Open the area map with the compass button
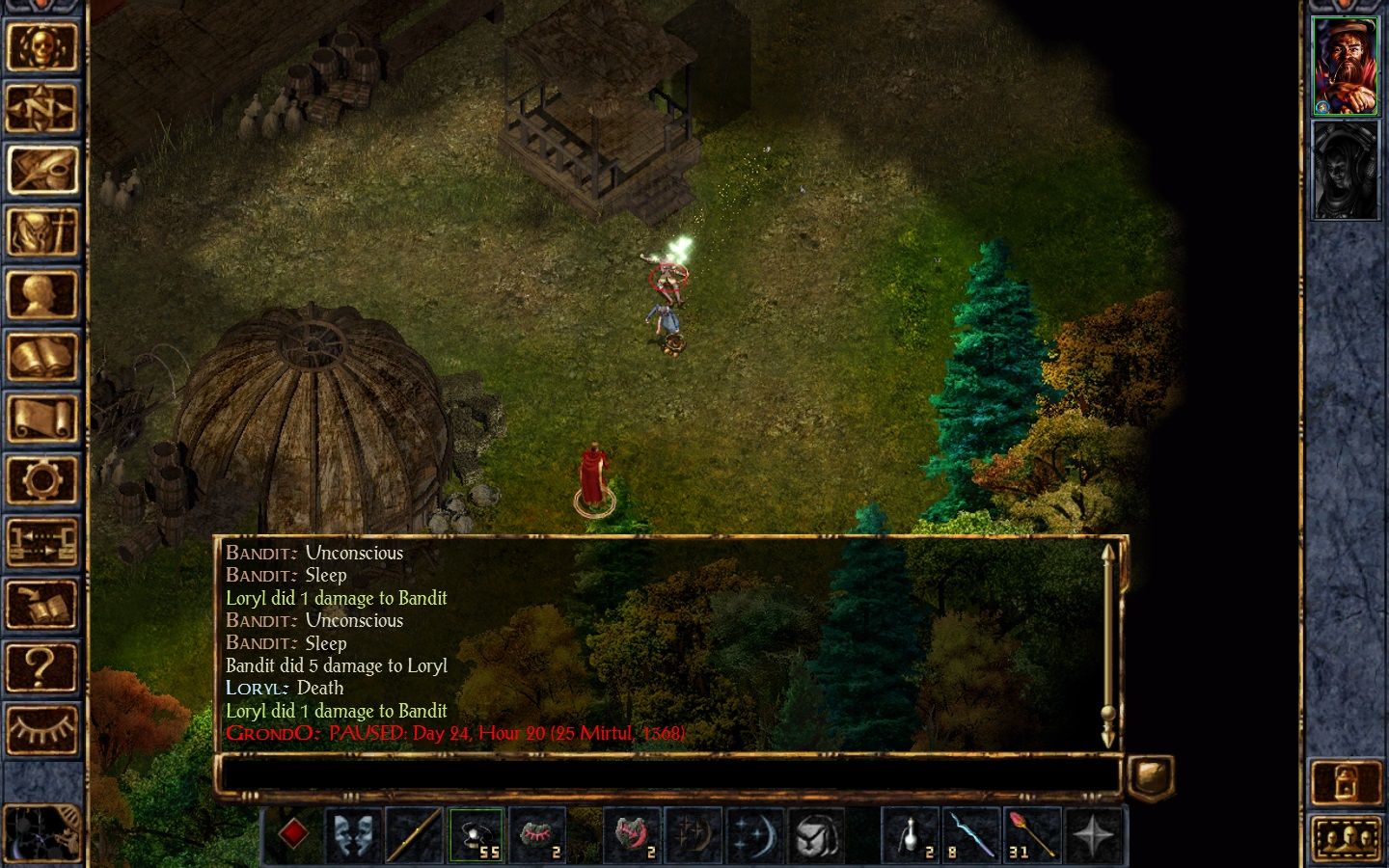The image size is (1389, 868). point(41,108)
